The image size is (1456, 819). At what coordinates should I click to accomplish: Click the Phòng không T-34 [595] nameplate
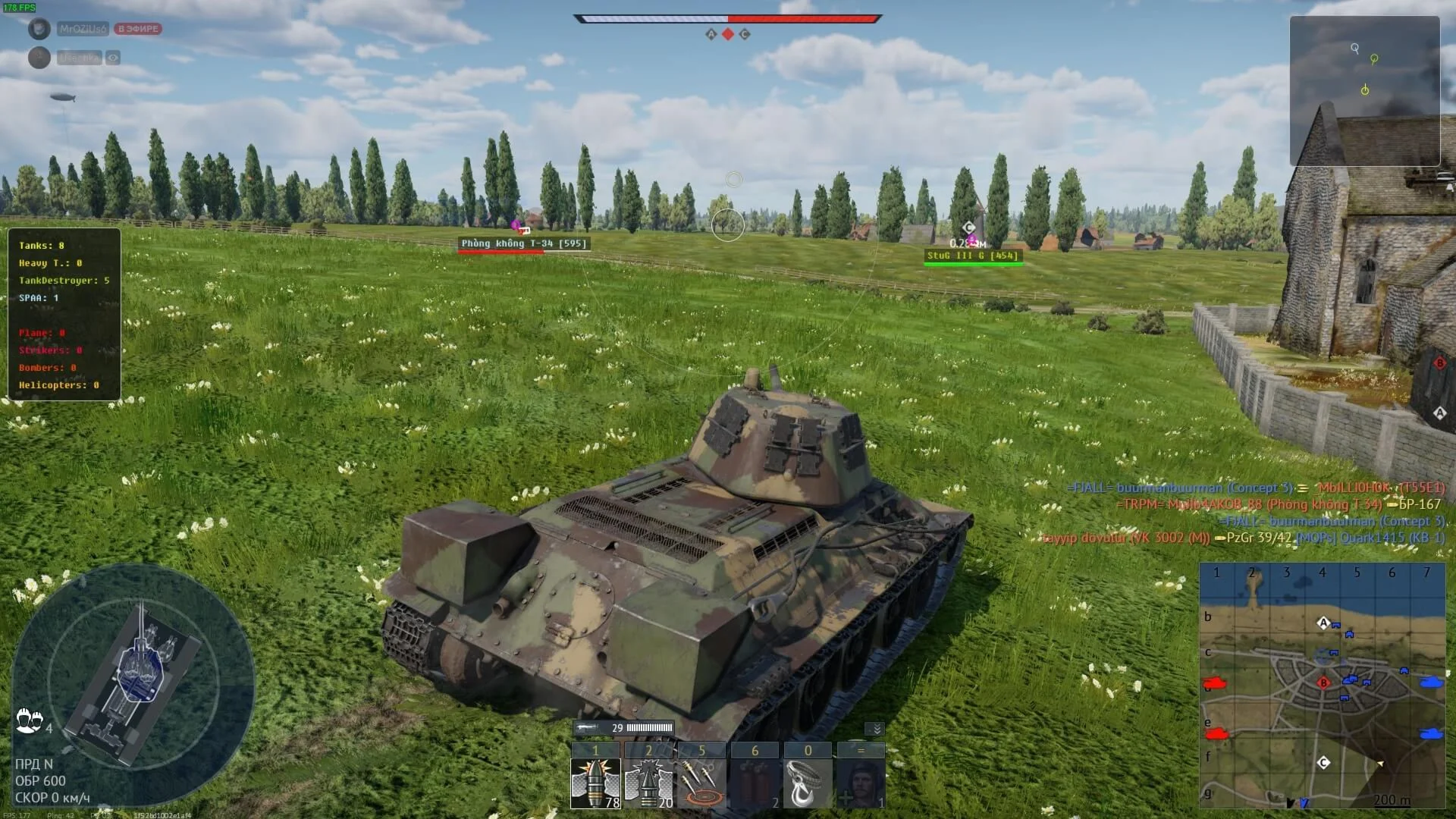[x=525, y=243]
